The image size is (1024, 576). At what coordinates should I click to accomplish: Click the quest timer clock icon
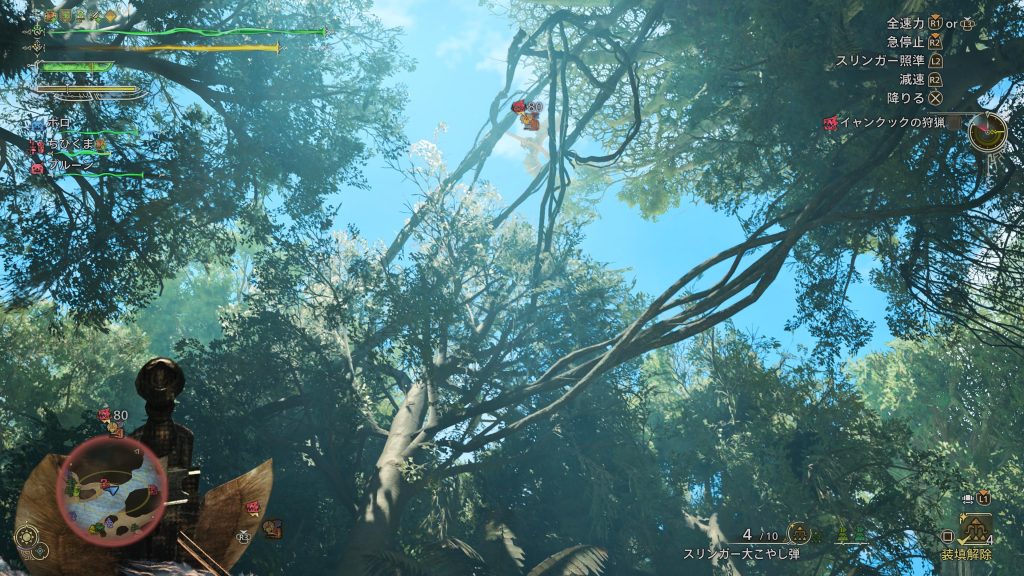[987, 130]
